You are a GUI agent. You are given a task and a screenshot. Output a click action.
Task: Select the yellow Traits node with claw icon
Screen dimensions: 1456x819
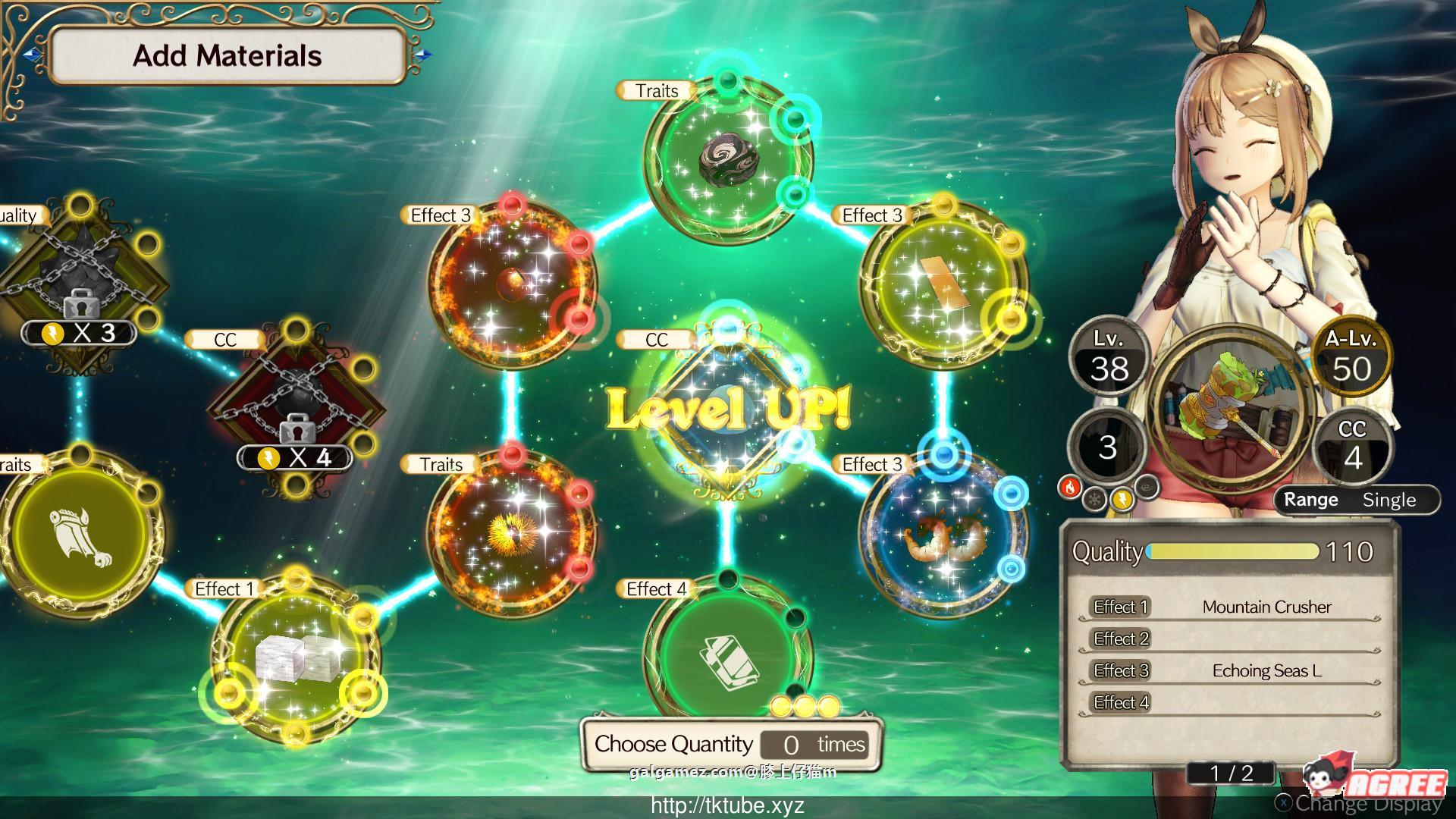tap(78, 531)
